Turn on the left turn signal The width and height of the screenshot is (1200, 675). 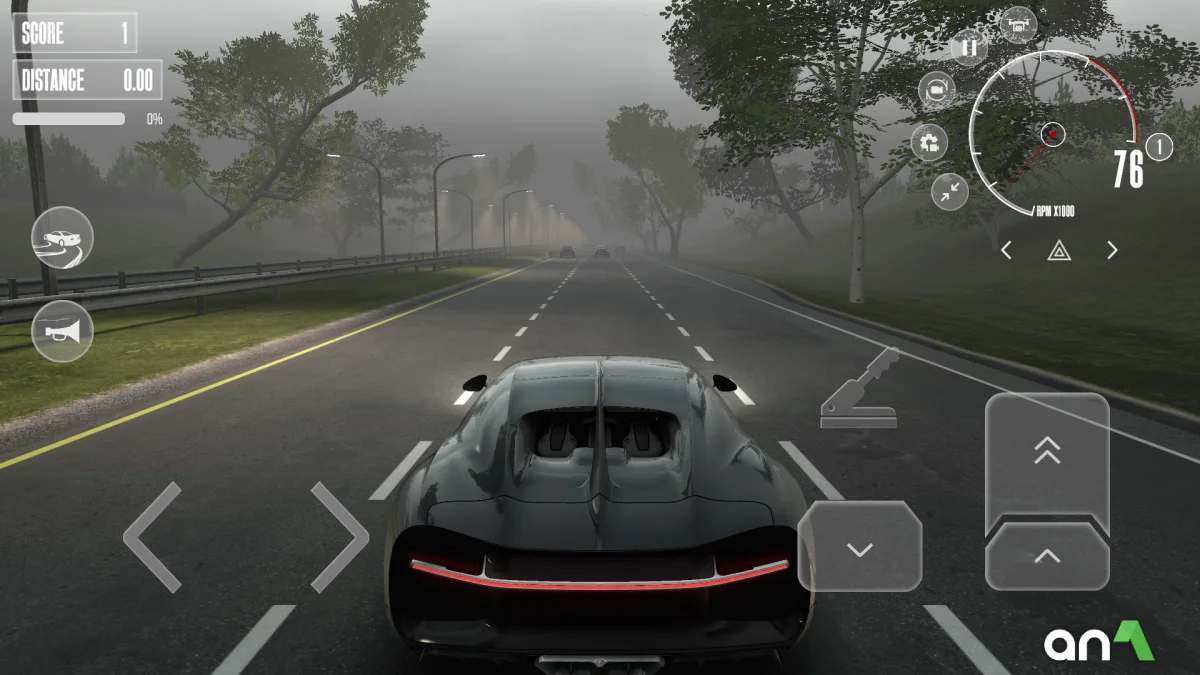(1007, 251)
